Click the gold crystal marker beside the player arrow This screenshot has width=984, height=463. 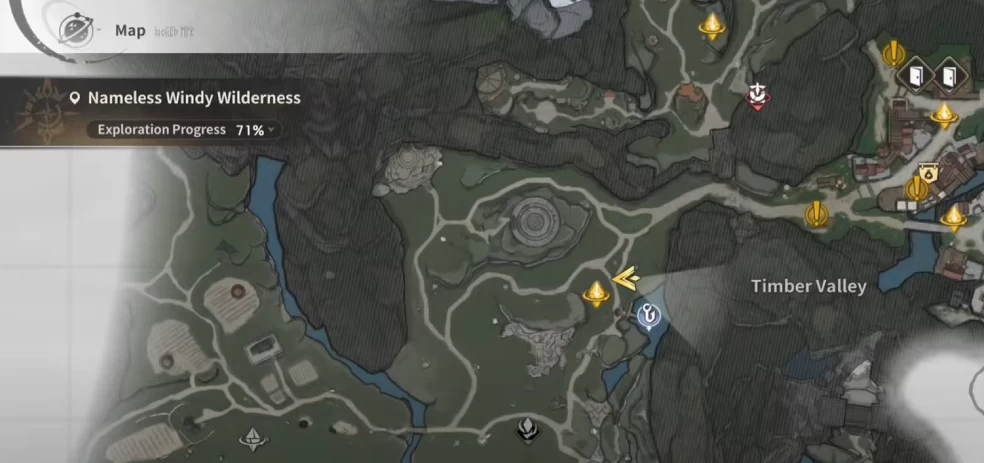[596, 293]
